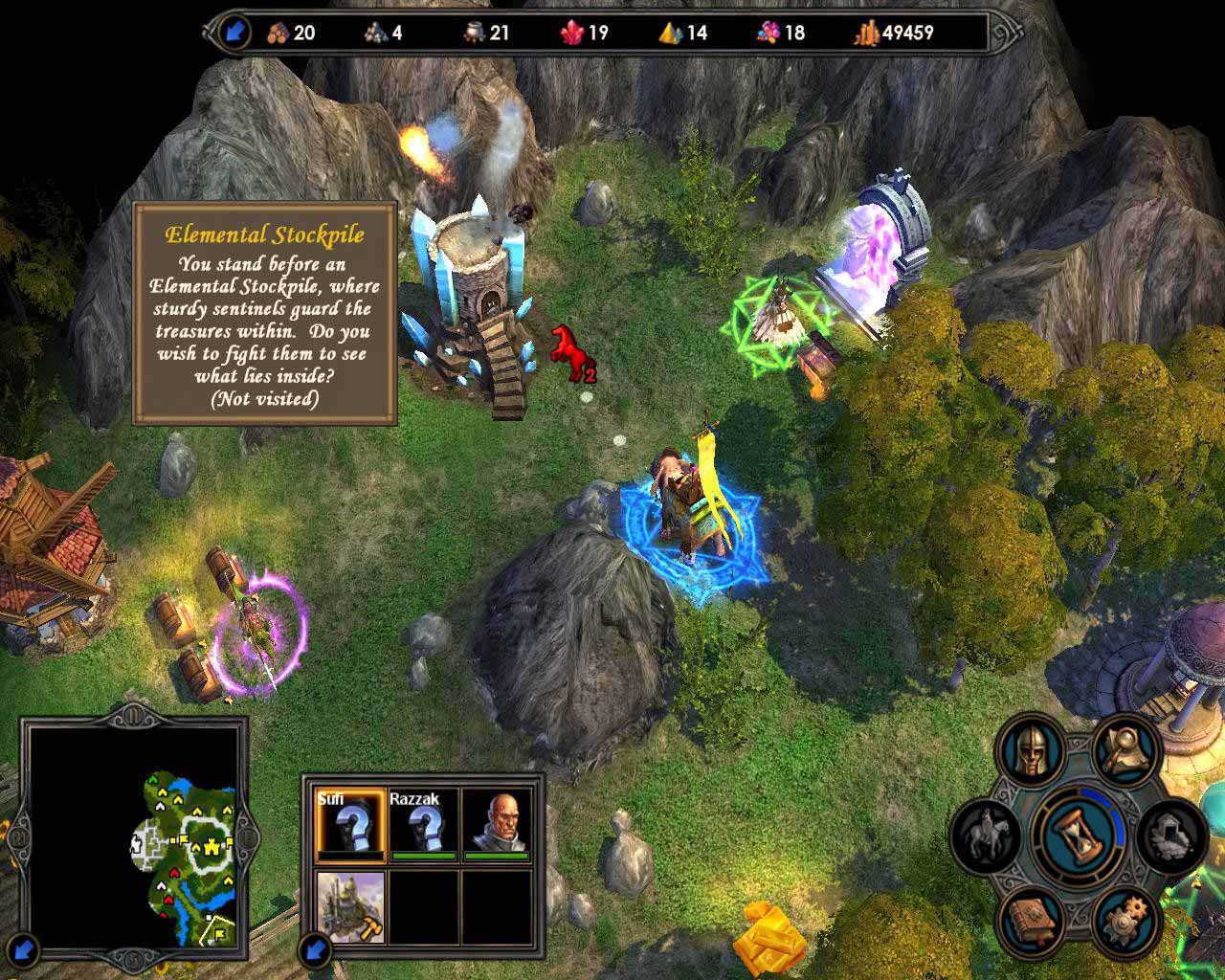Click the gold amount in resource bar
This screenshot has height=980, width=1225.
pos(895,33)
